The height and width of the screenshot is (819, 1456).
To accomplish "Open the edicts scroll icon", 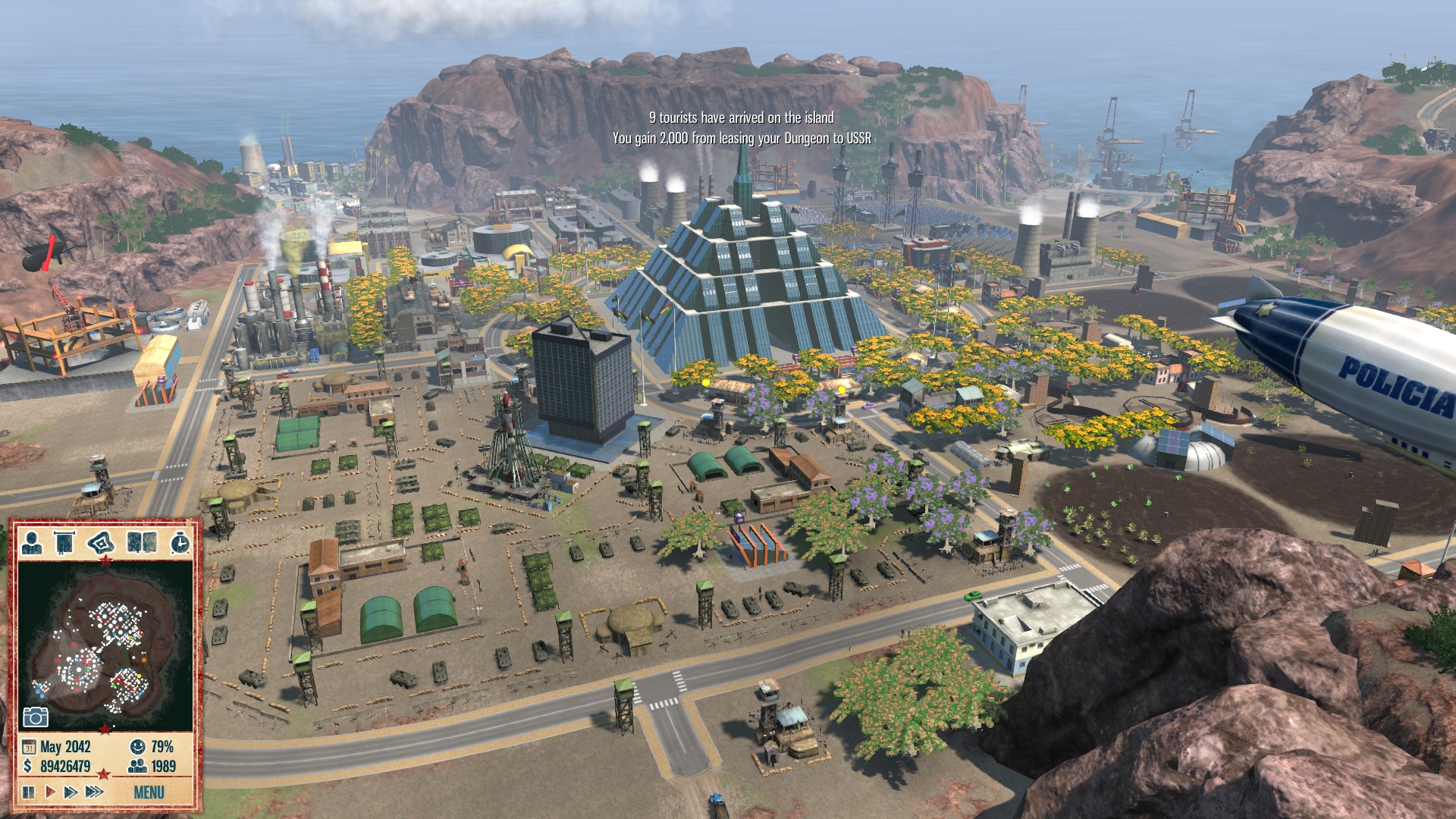I will (64, 543).
